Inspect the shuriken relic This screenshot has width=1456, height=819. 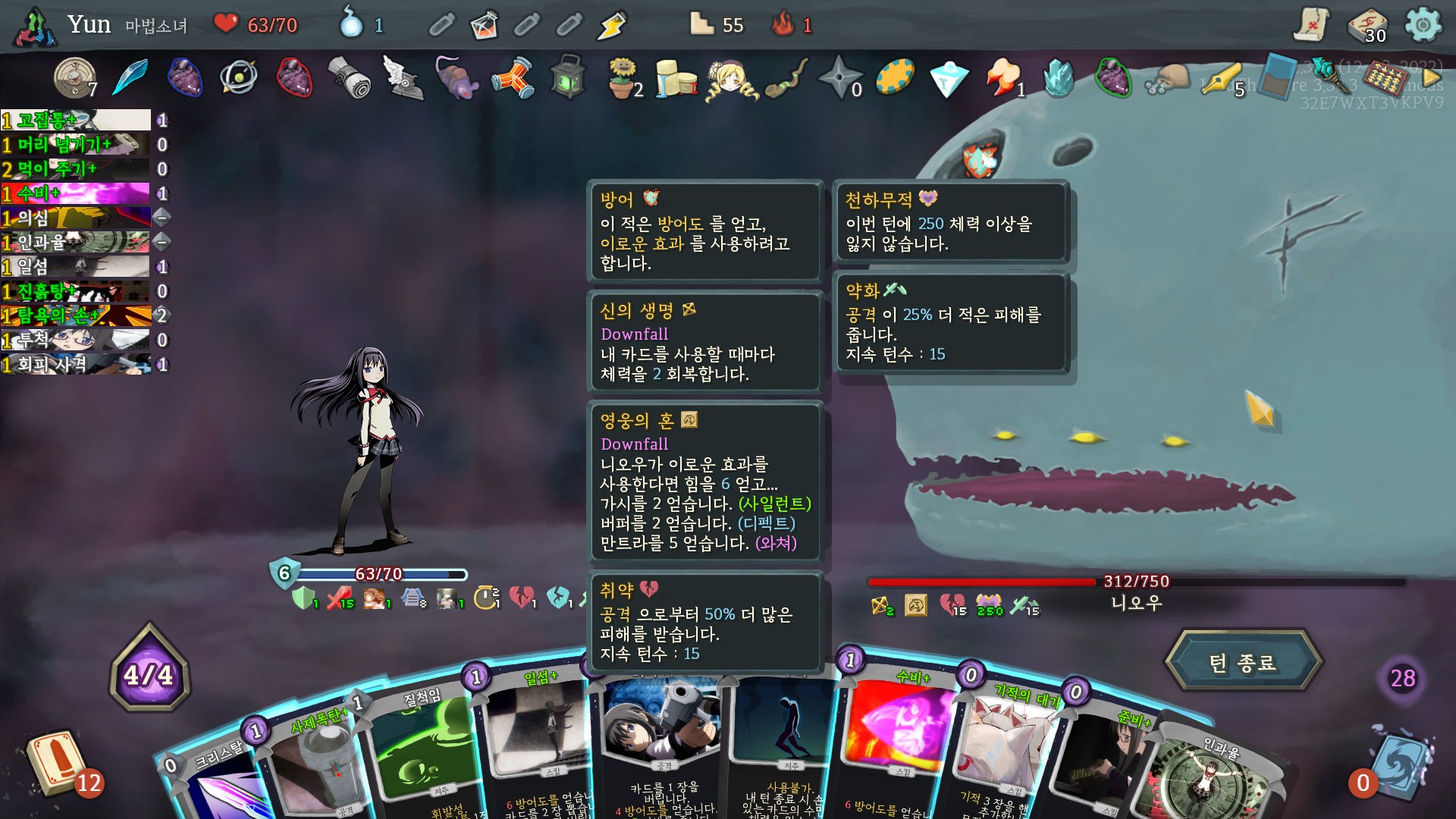(840, 77)
